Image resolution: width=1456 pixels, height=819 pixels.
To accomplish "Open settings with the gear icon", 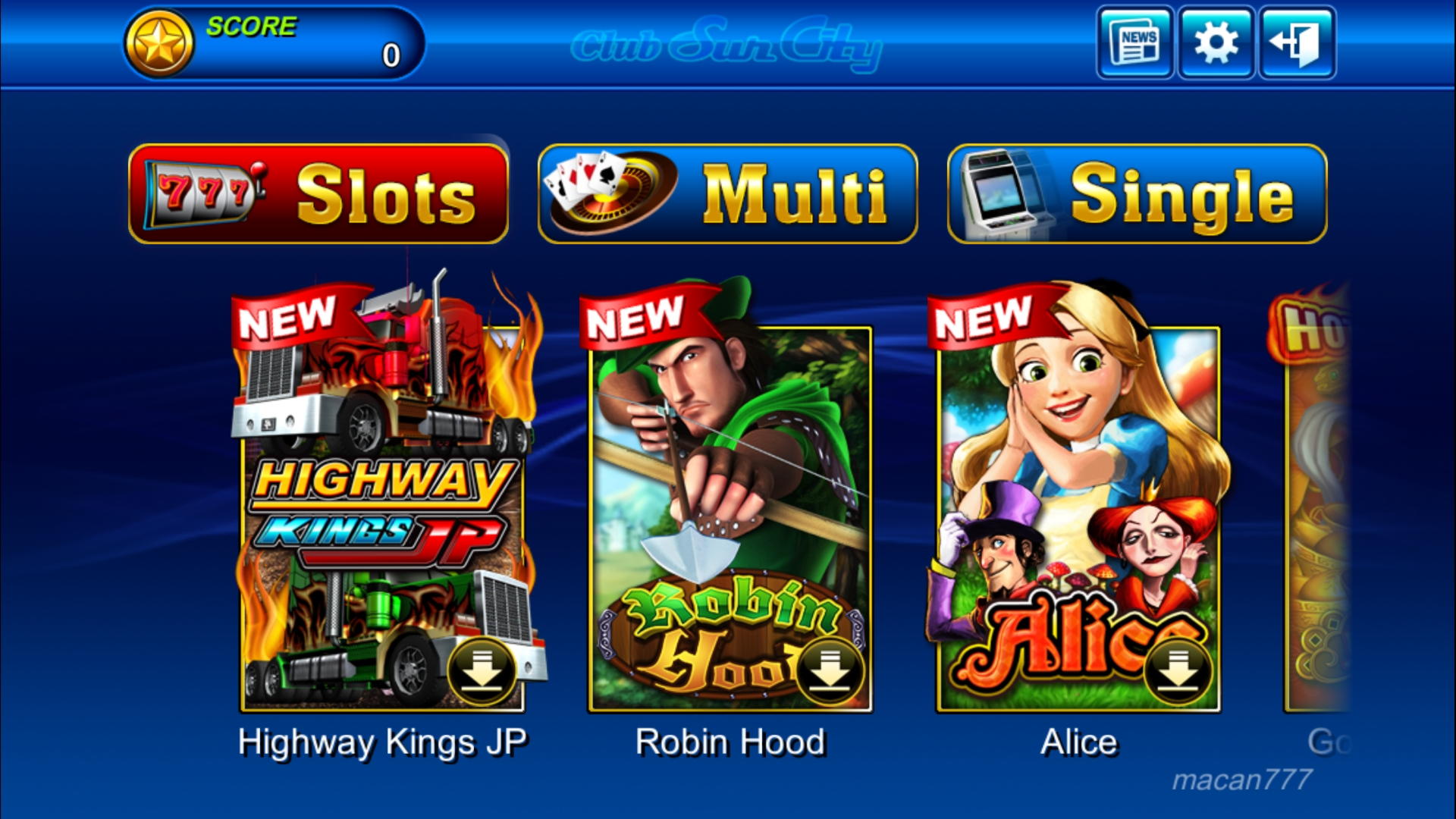I will click(1216, 42).
